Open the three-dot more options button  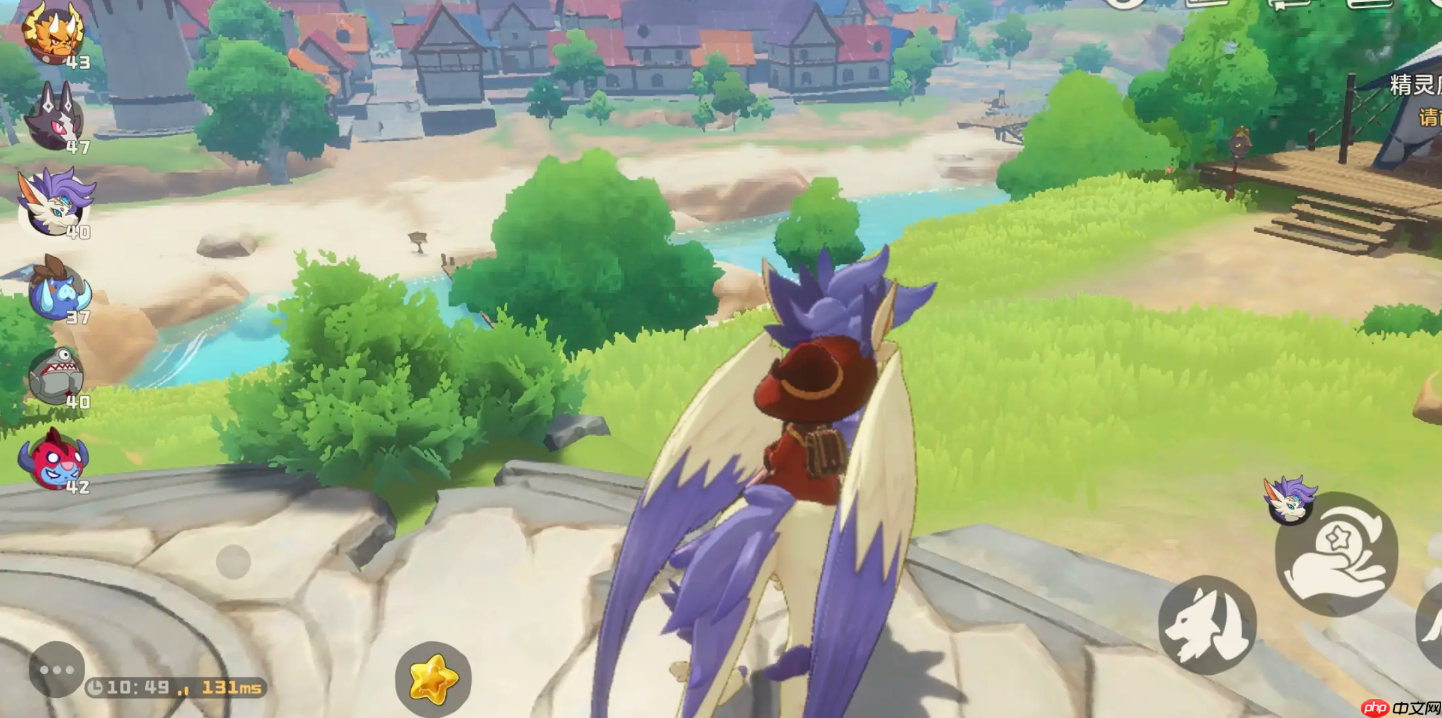[57, 670]
